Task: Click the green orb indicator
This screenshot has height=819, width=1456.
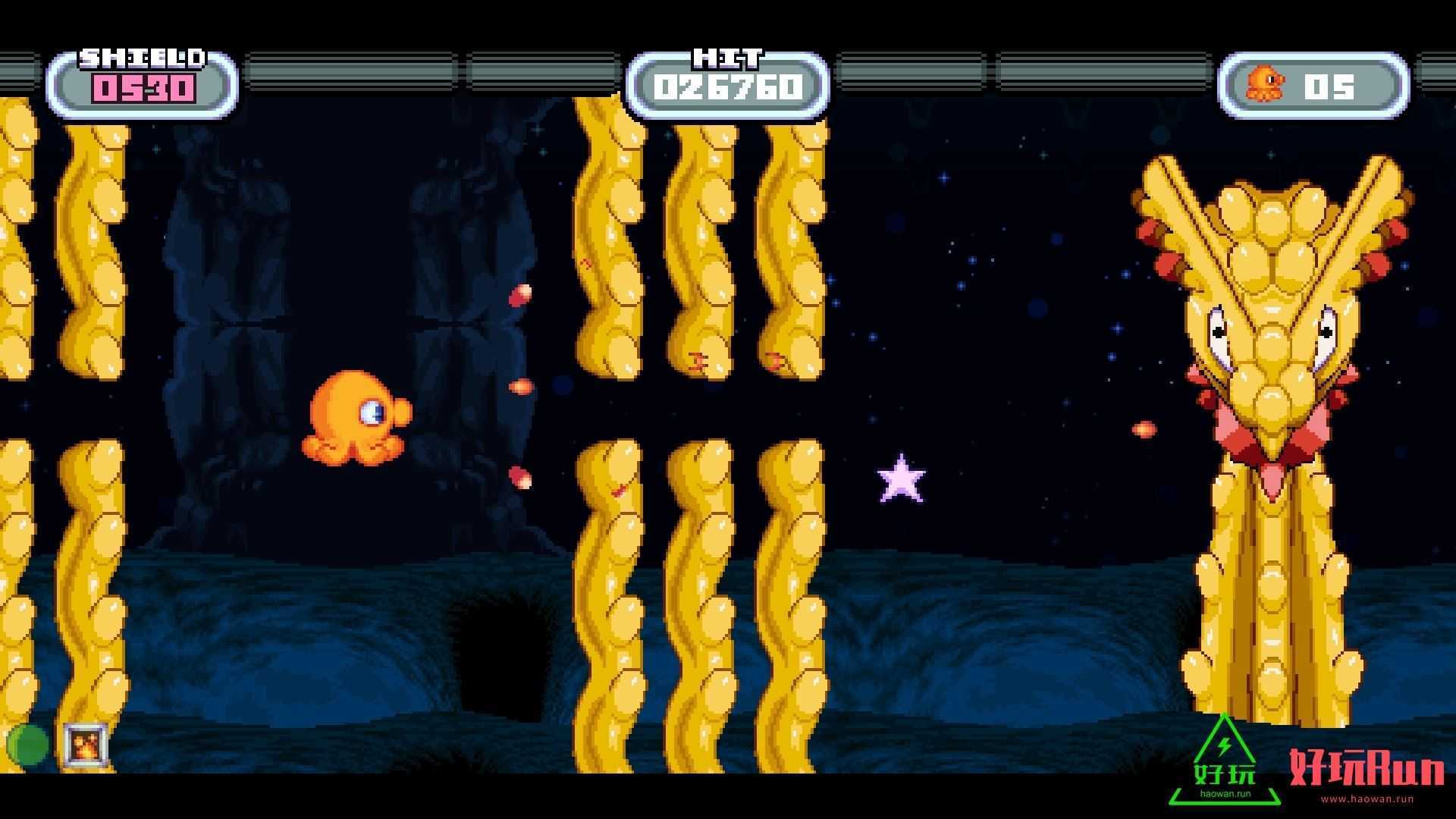Action: pyautogui.click(x=27, y=745)
